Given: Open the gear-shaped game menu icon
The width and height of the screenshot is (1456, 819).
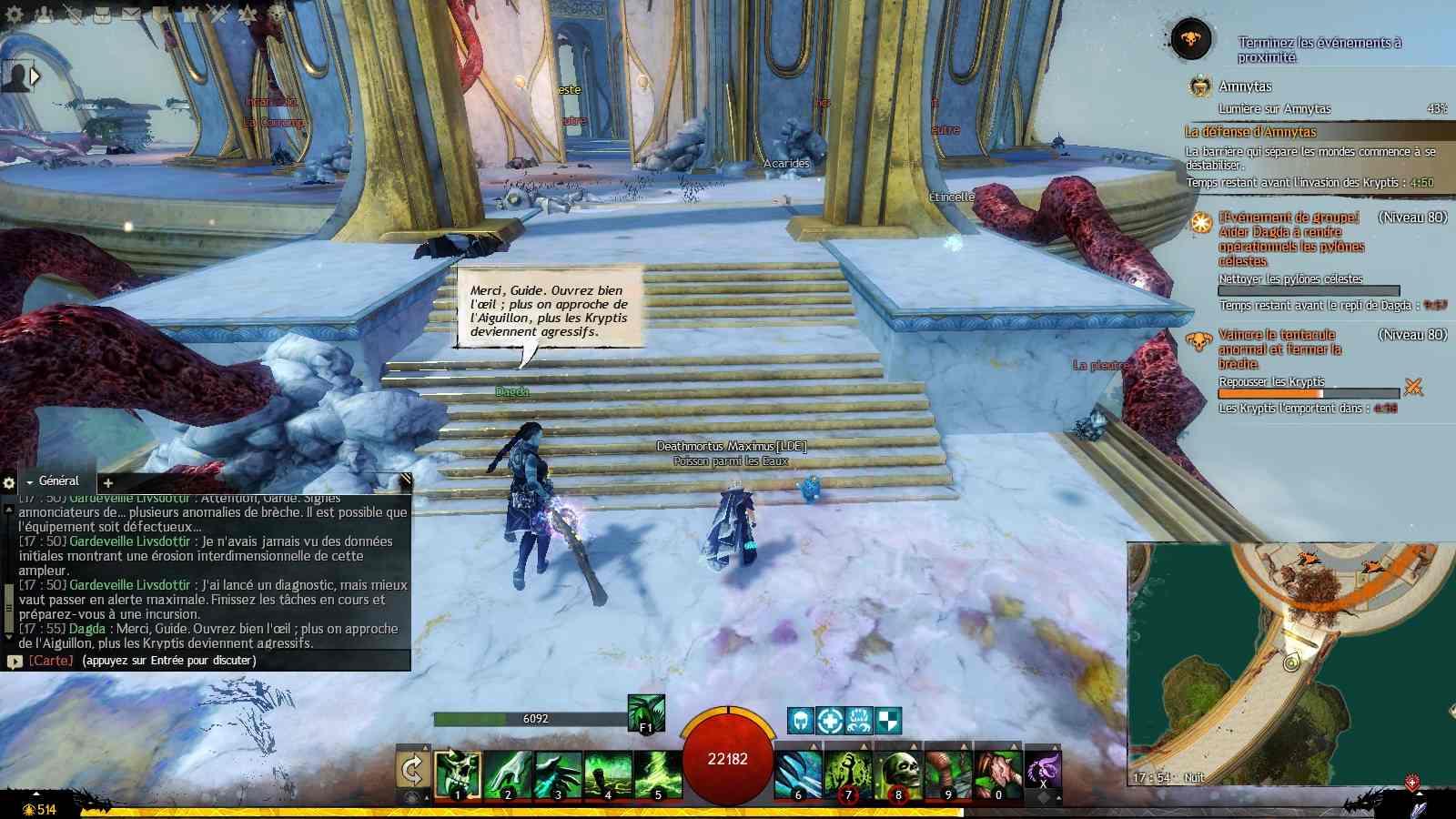Looking at the screenshot, I should click(15, 15).
